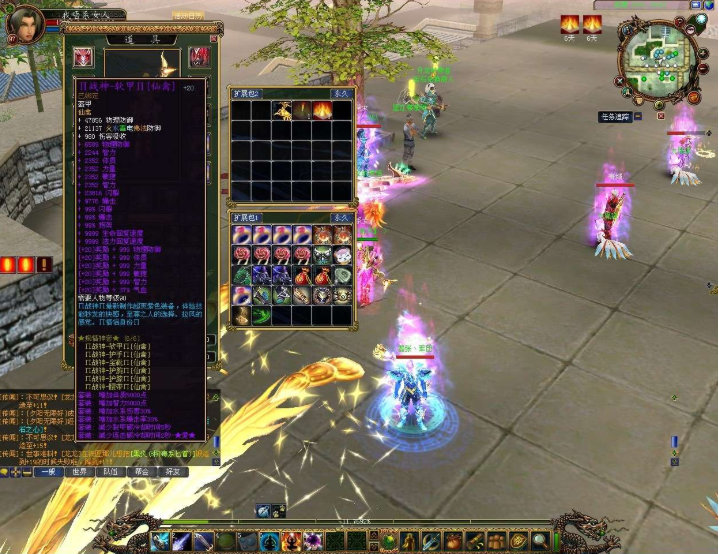Select the 帮会 guild chat tab
This screenshot has height=554, width=719.
[x=142, y=471]
